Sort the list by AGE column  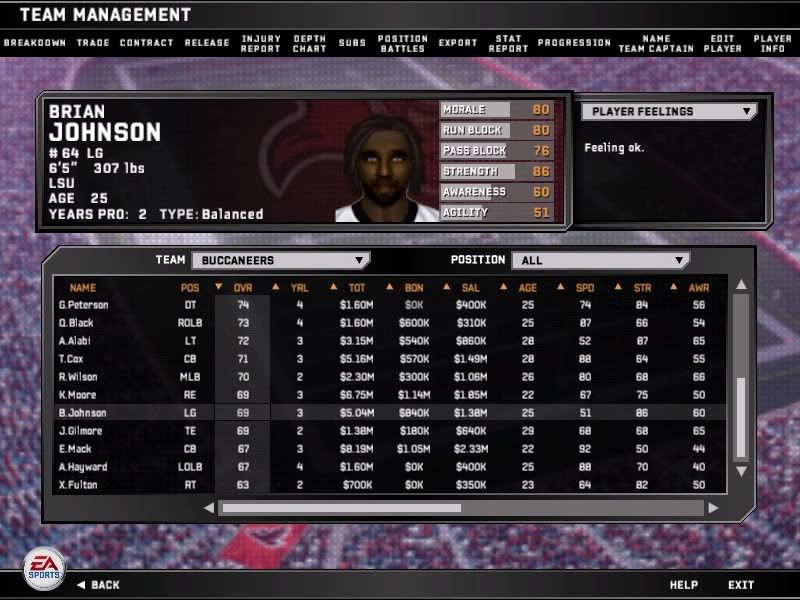click(528, 288)
